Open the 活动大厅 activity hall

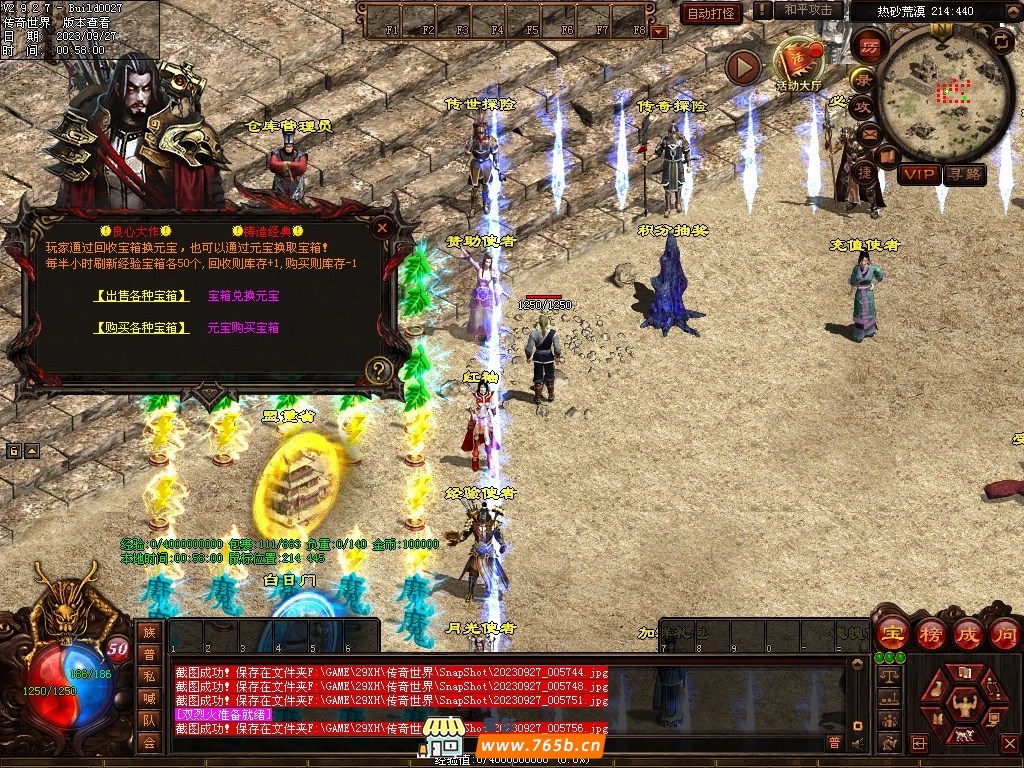(x=798, y=63)
